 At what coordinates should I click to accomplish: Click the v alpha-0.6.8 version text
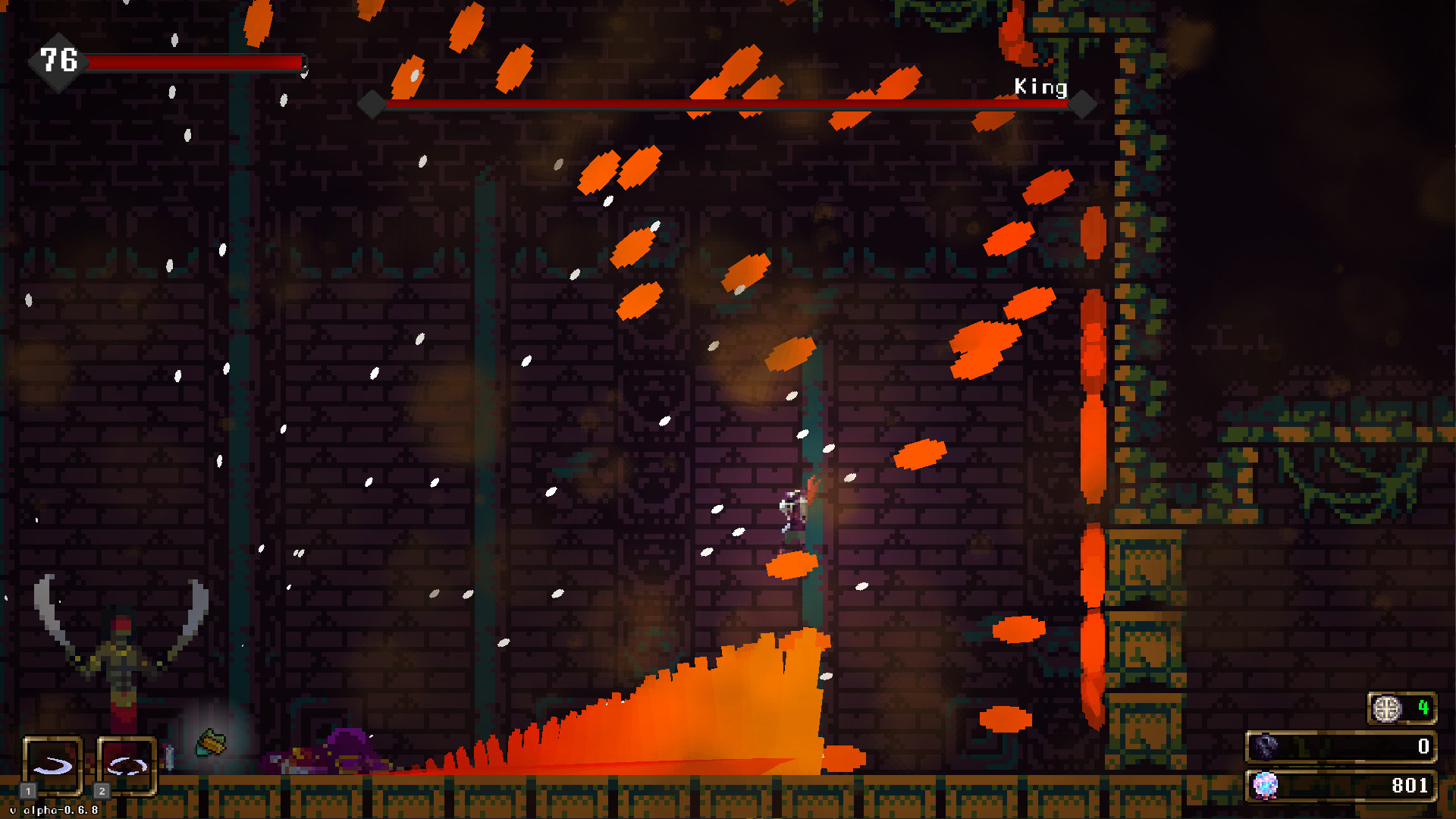pyautogui.click(x=54, y=810)
